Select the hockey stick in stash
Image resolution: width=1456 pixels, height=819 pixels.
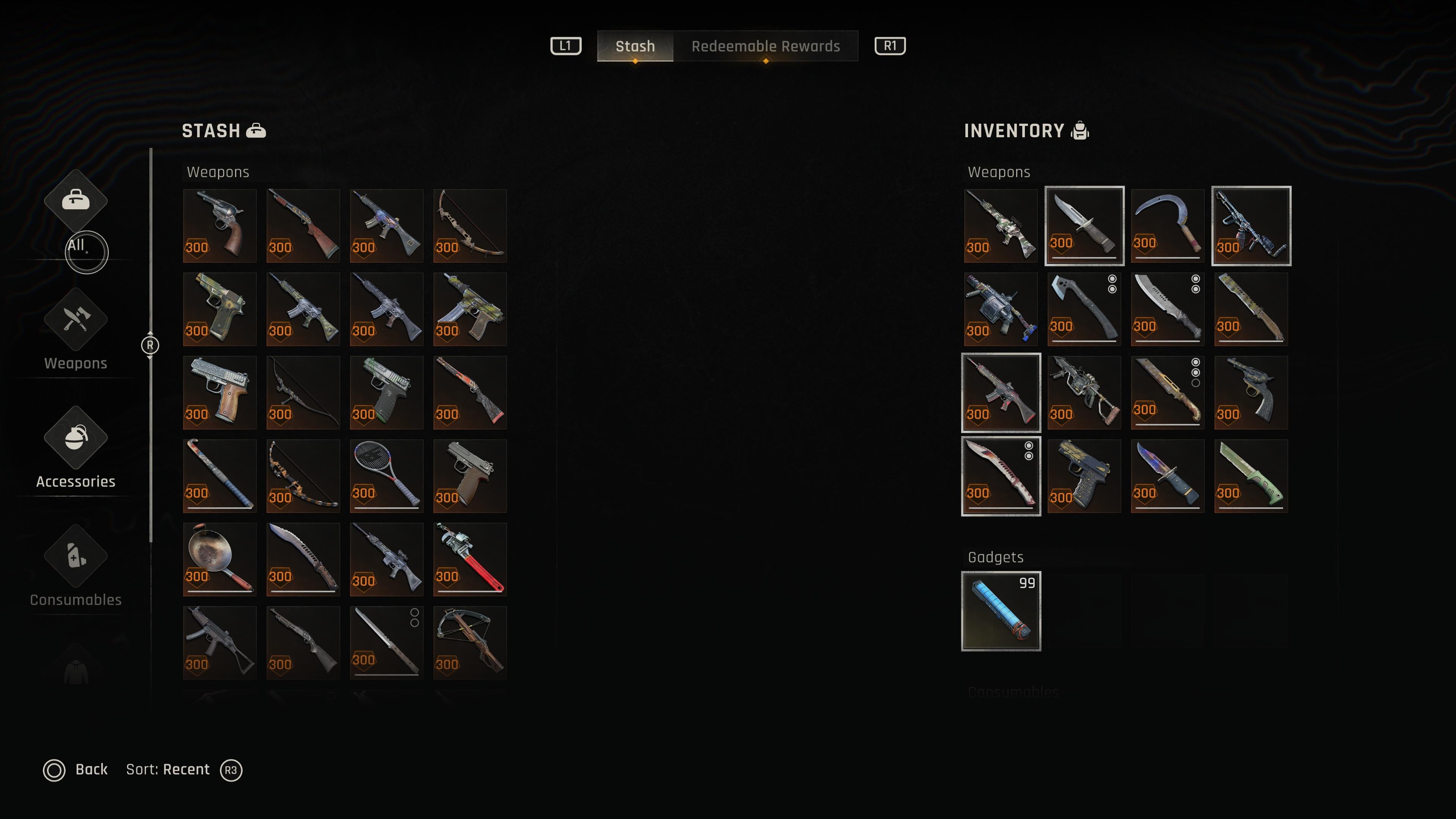(219, 476)
